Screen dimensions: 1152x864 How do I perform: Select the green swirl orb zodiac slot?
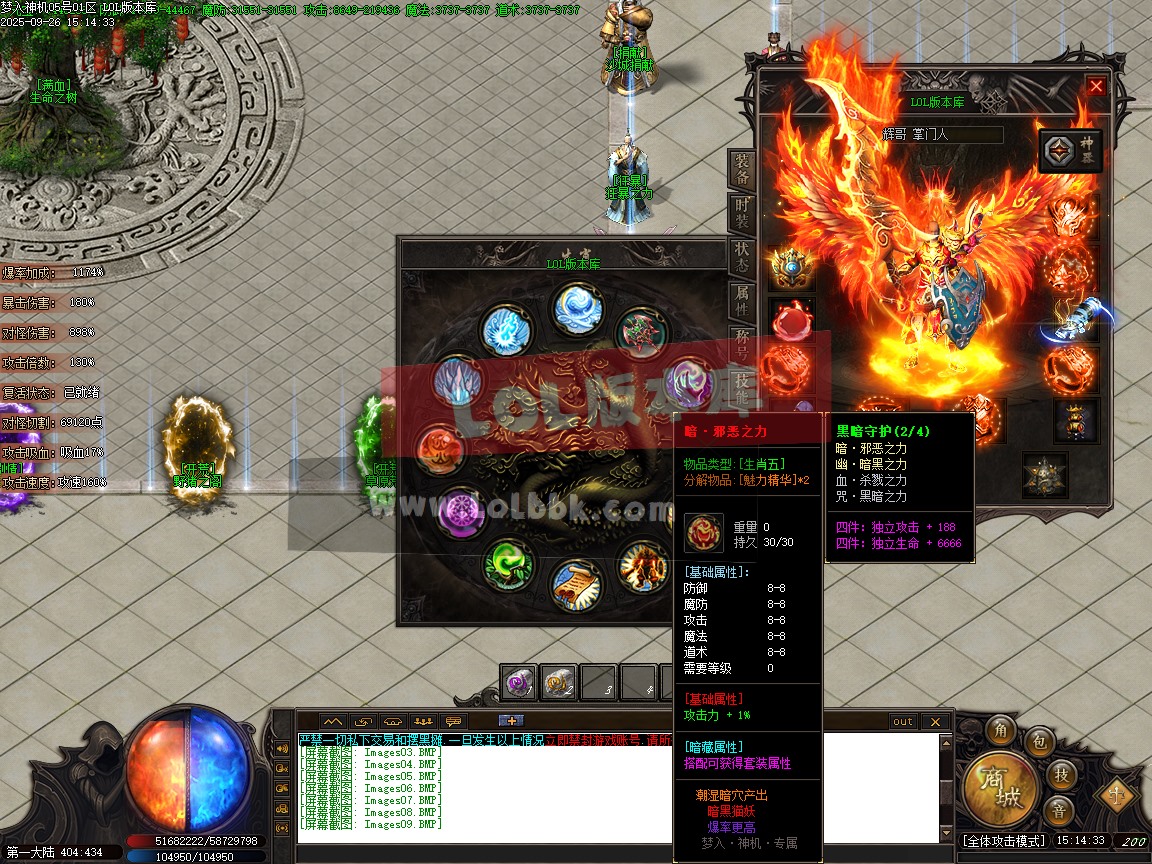pos(508,565)
